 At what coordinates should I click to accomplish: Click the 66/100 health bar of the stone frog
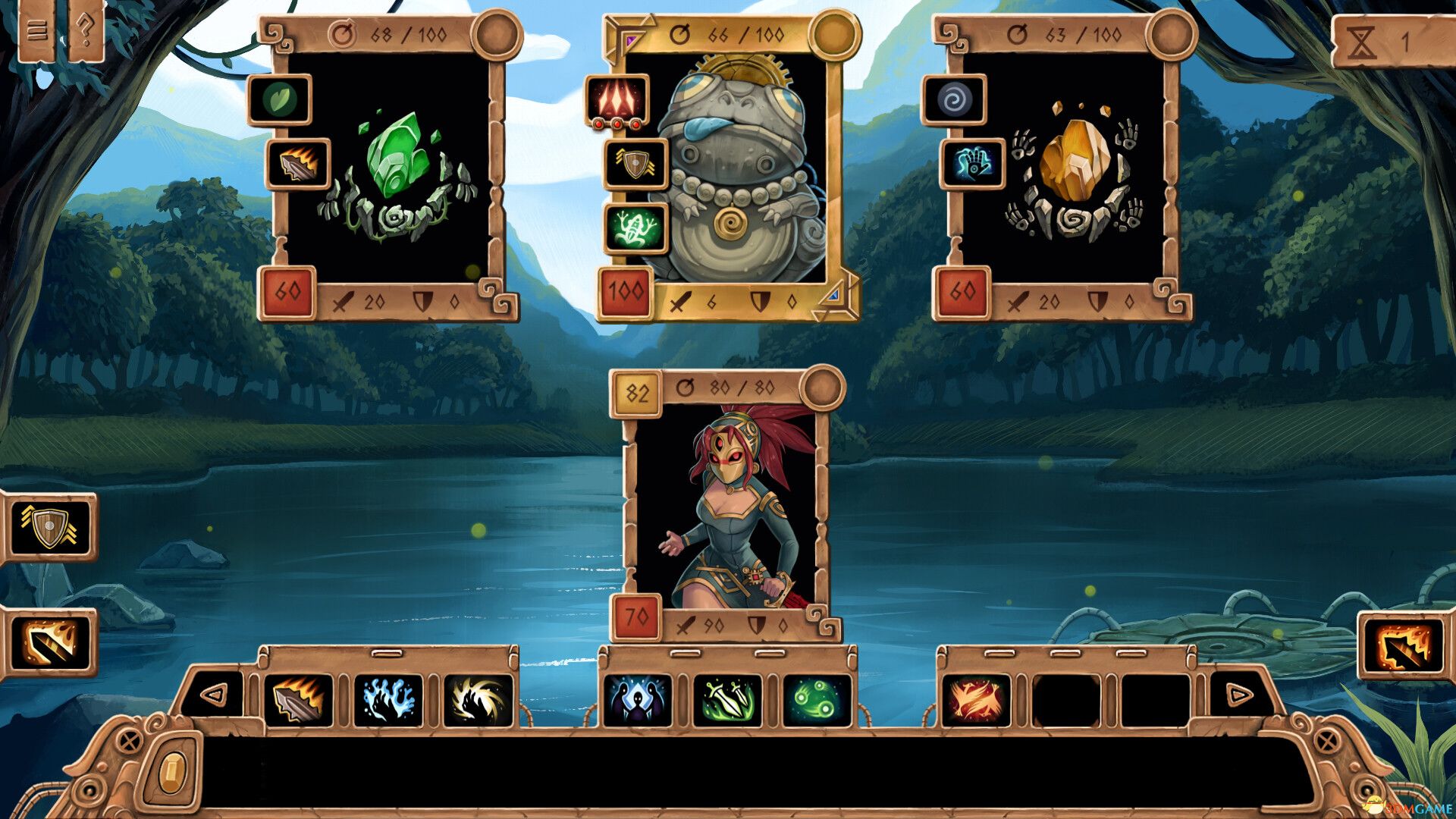point(732,32)
